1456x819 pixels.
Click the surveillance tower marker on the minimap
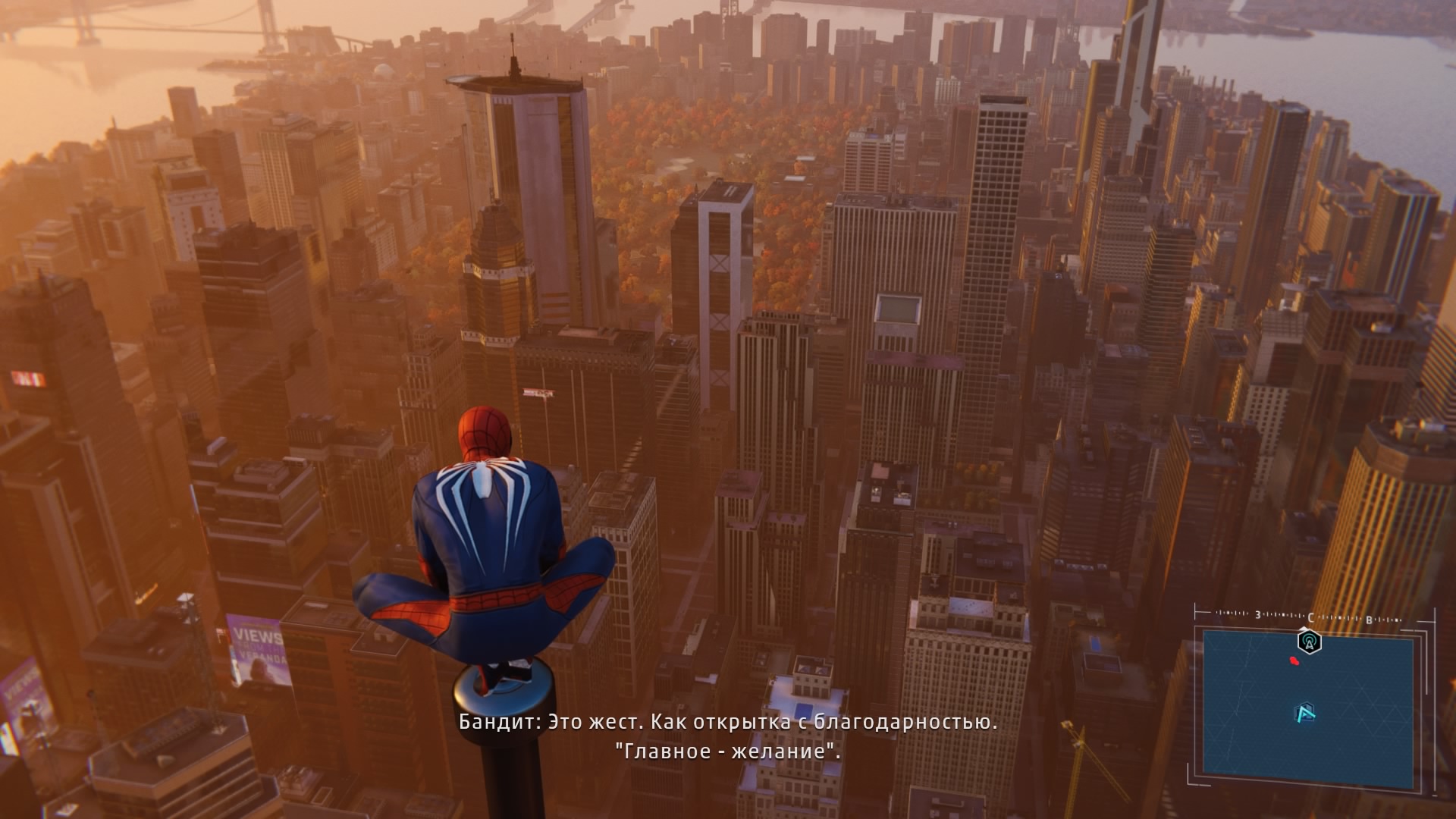[1309, 642]
